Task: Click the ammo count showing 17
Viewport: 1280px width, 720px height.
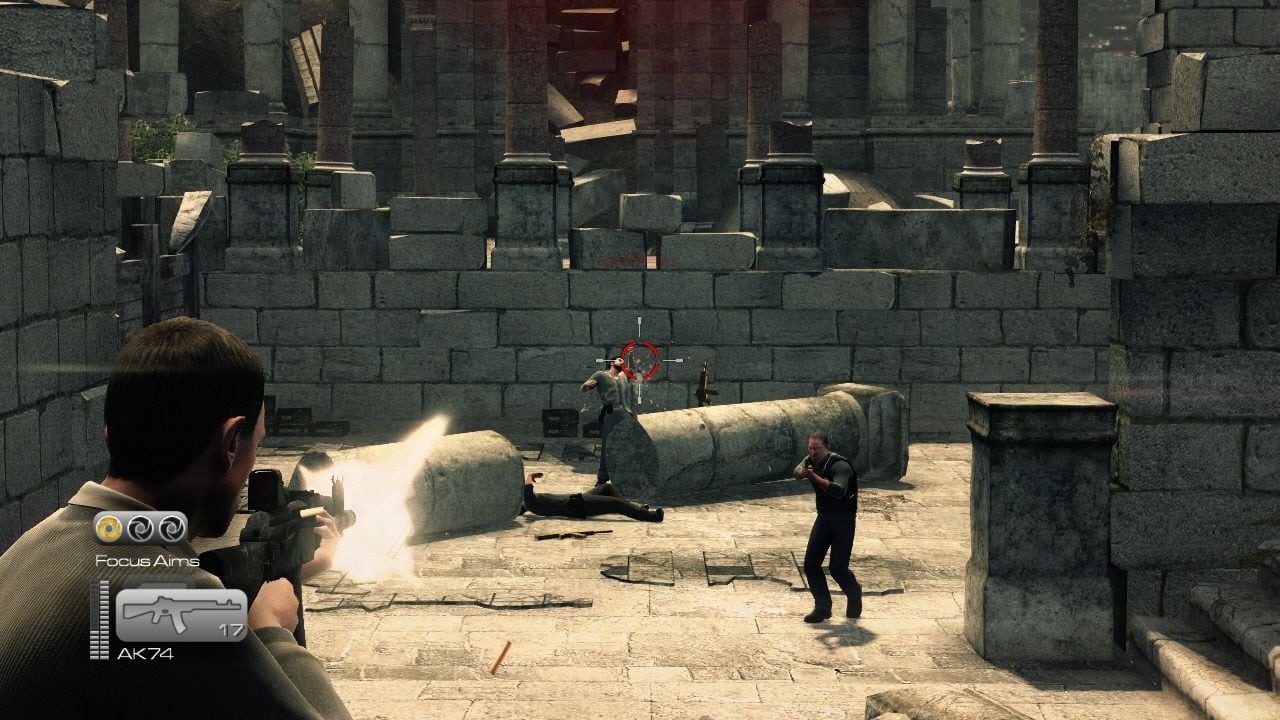Action: pyautogui.click(x=231, y=629)
